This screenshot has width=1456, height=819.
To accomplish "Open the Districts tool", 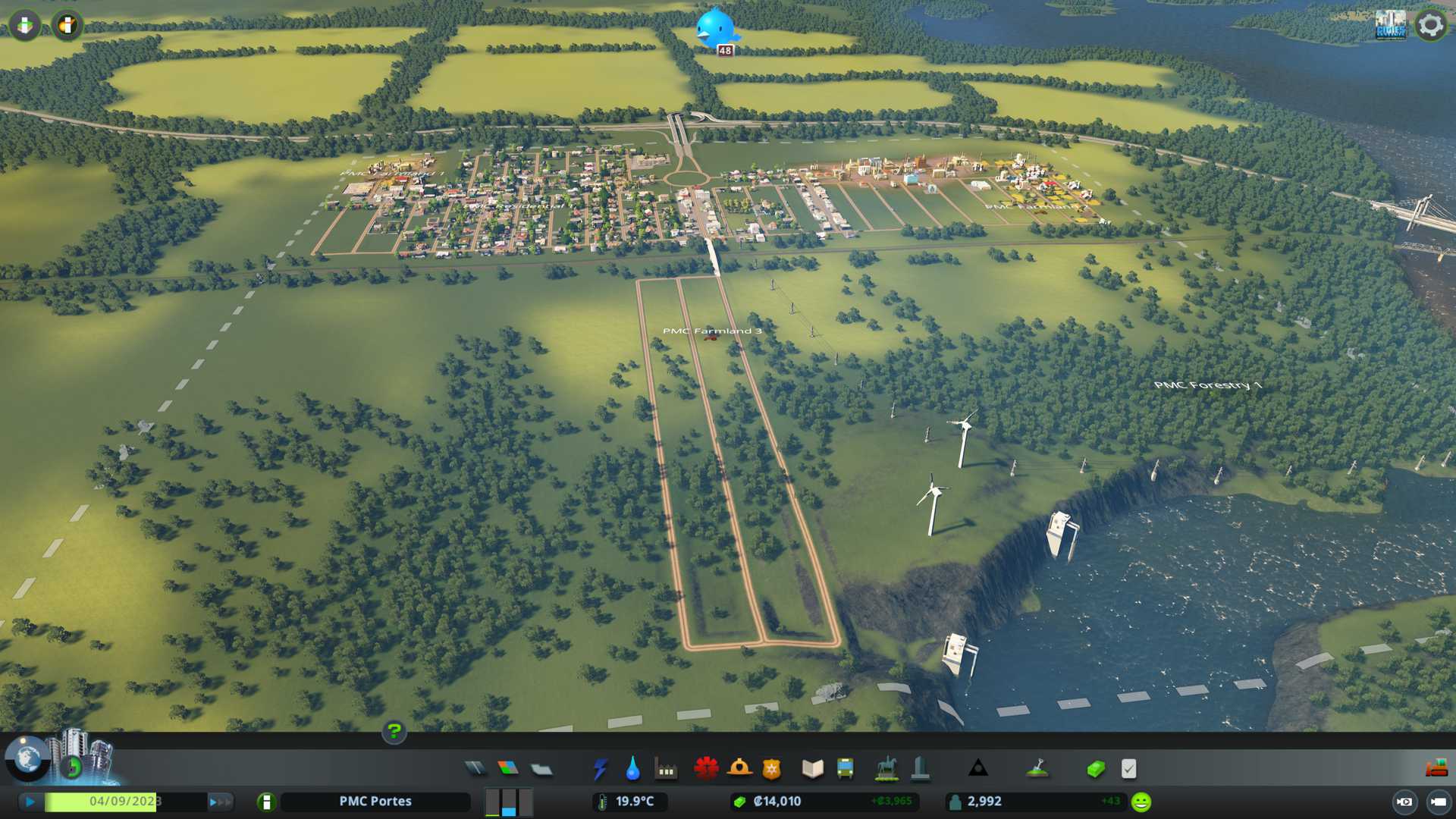I will [x=541, y=769].
